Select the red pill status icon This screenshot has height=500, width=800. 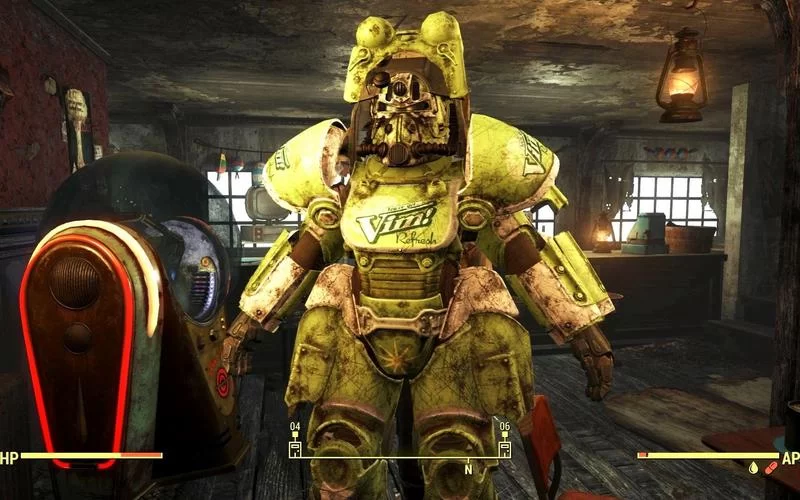click(770, 467)
